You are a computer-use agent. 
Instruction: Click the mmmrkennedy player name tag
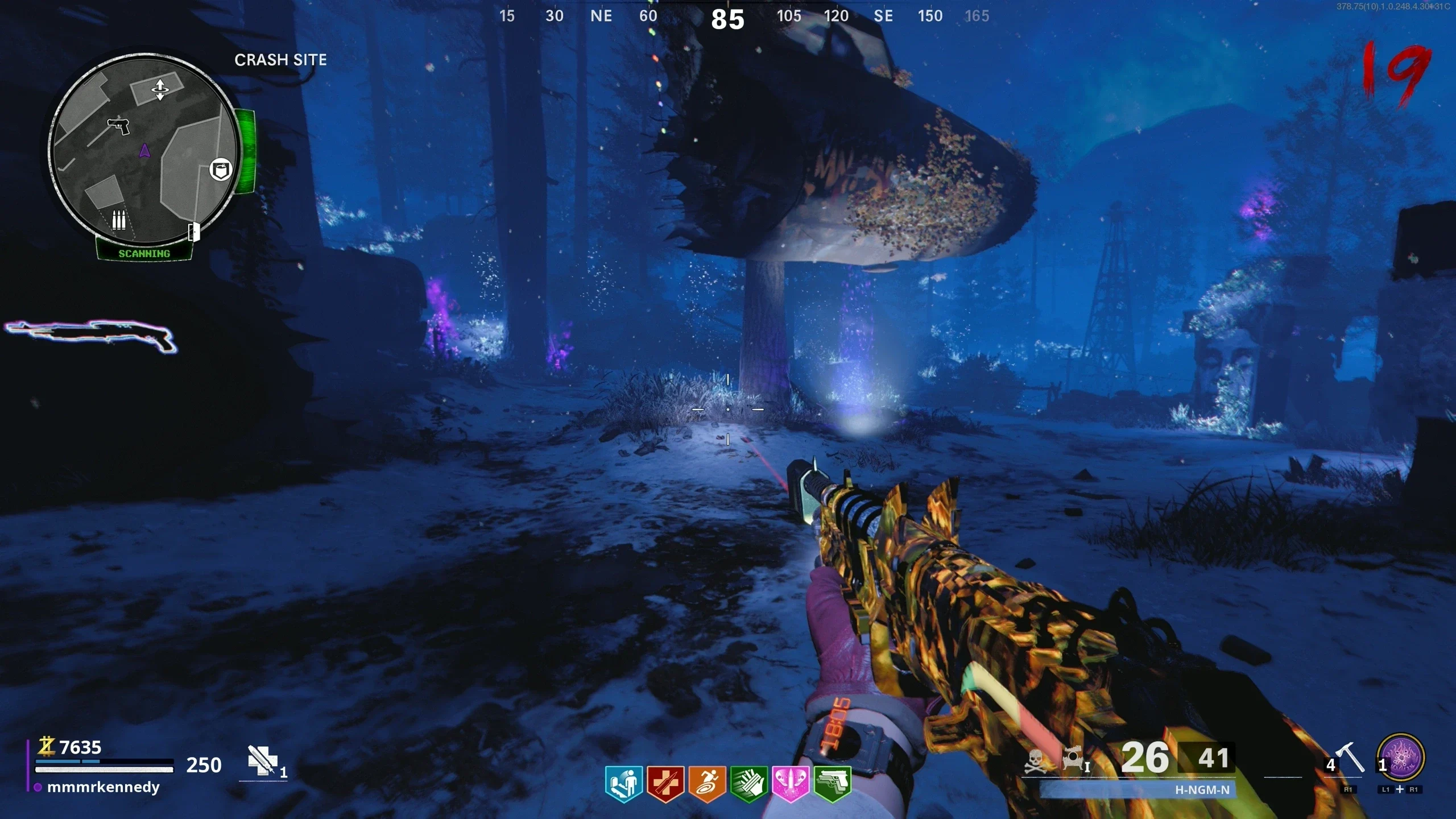[x=103, y=787]
